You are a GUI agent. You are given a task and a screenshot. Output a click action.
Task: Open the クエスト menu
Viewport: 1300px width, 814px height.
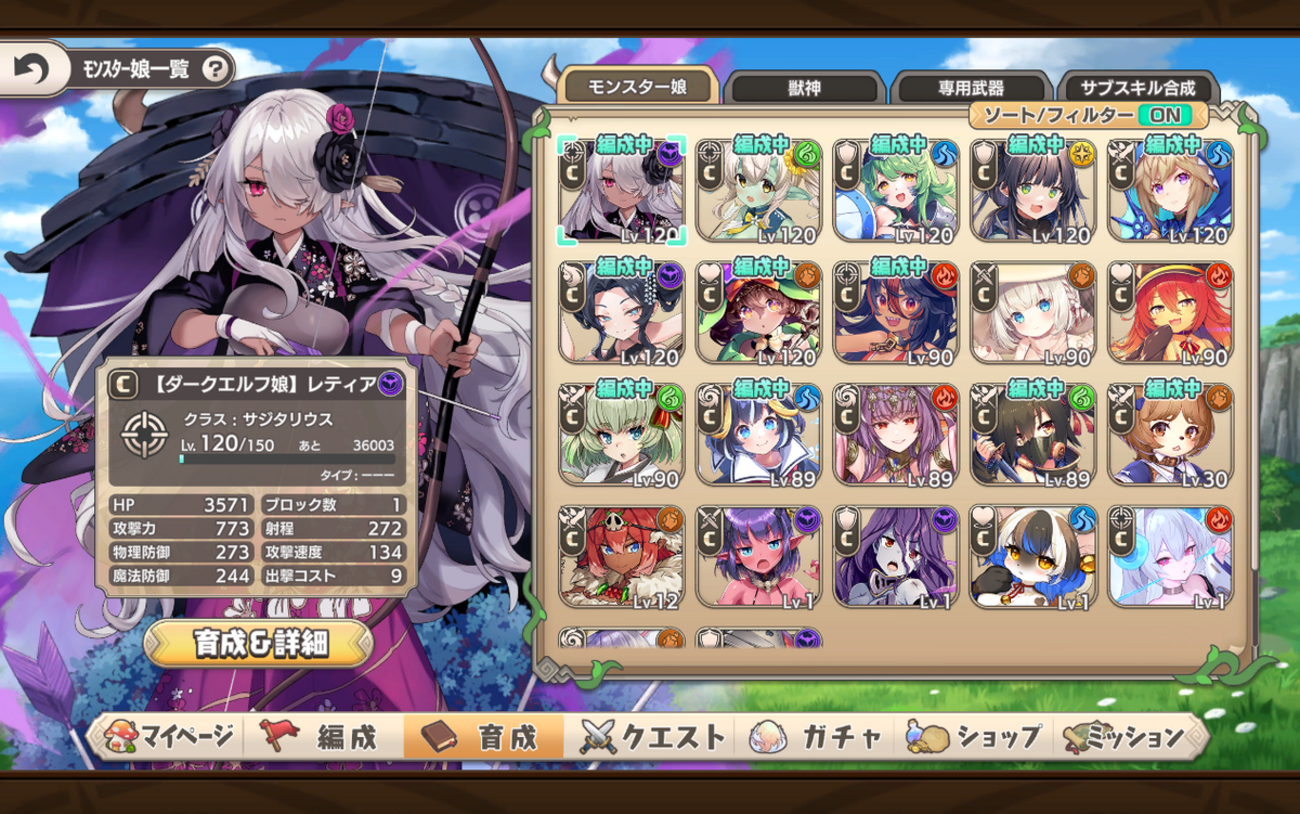tap(653, 737)
